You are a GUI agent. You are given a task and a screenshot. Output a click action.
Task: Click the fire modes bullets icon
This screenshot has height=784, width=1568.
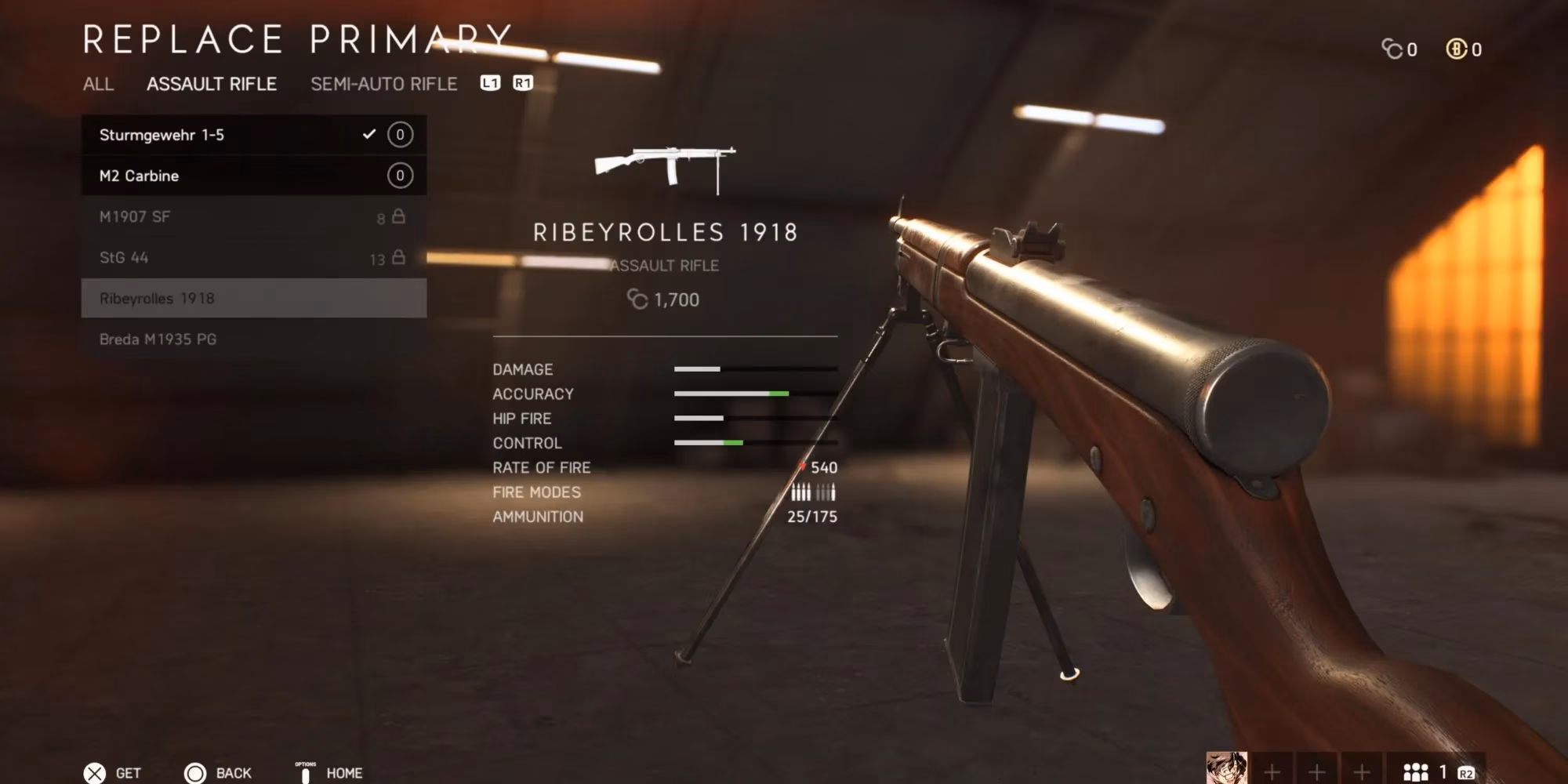812,492
